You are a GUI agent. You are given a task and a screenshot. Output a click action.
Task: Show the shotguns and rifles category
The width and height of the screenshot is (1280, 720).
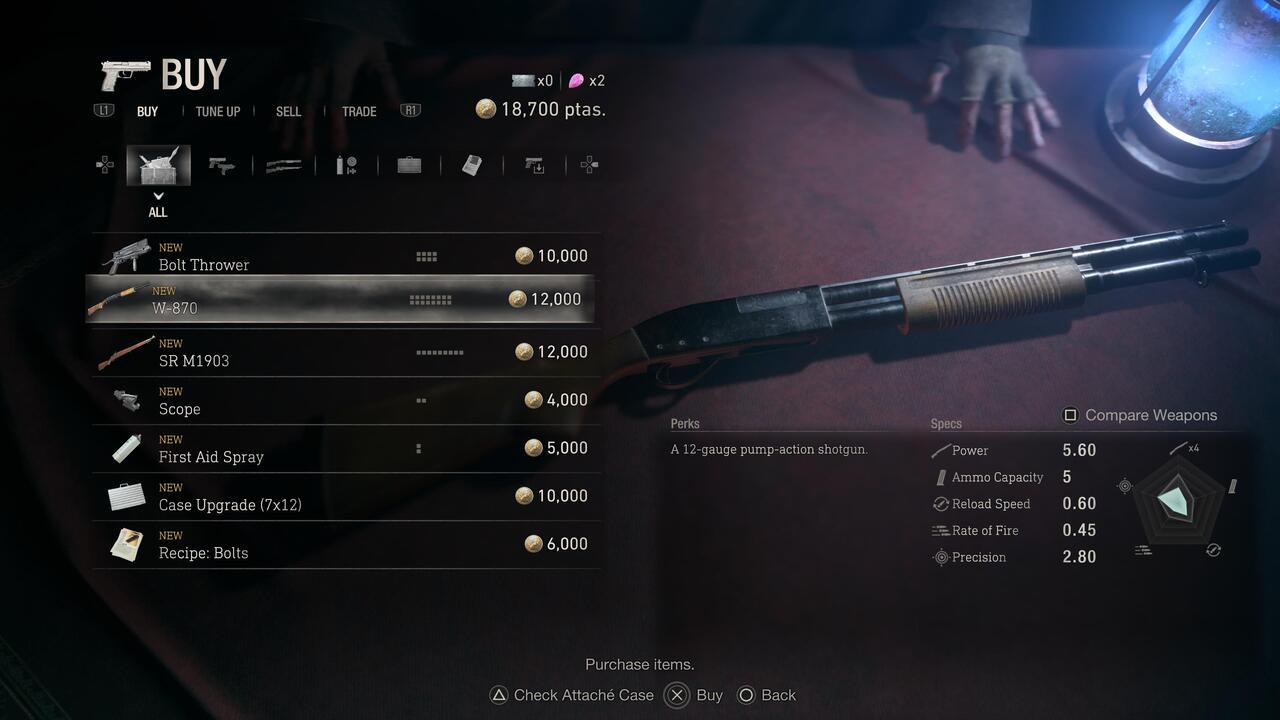click(284, 166)
